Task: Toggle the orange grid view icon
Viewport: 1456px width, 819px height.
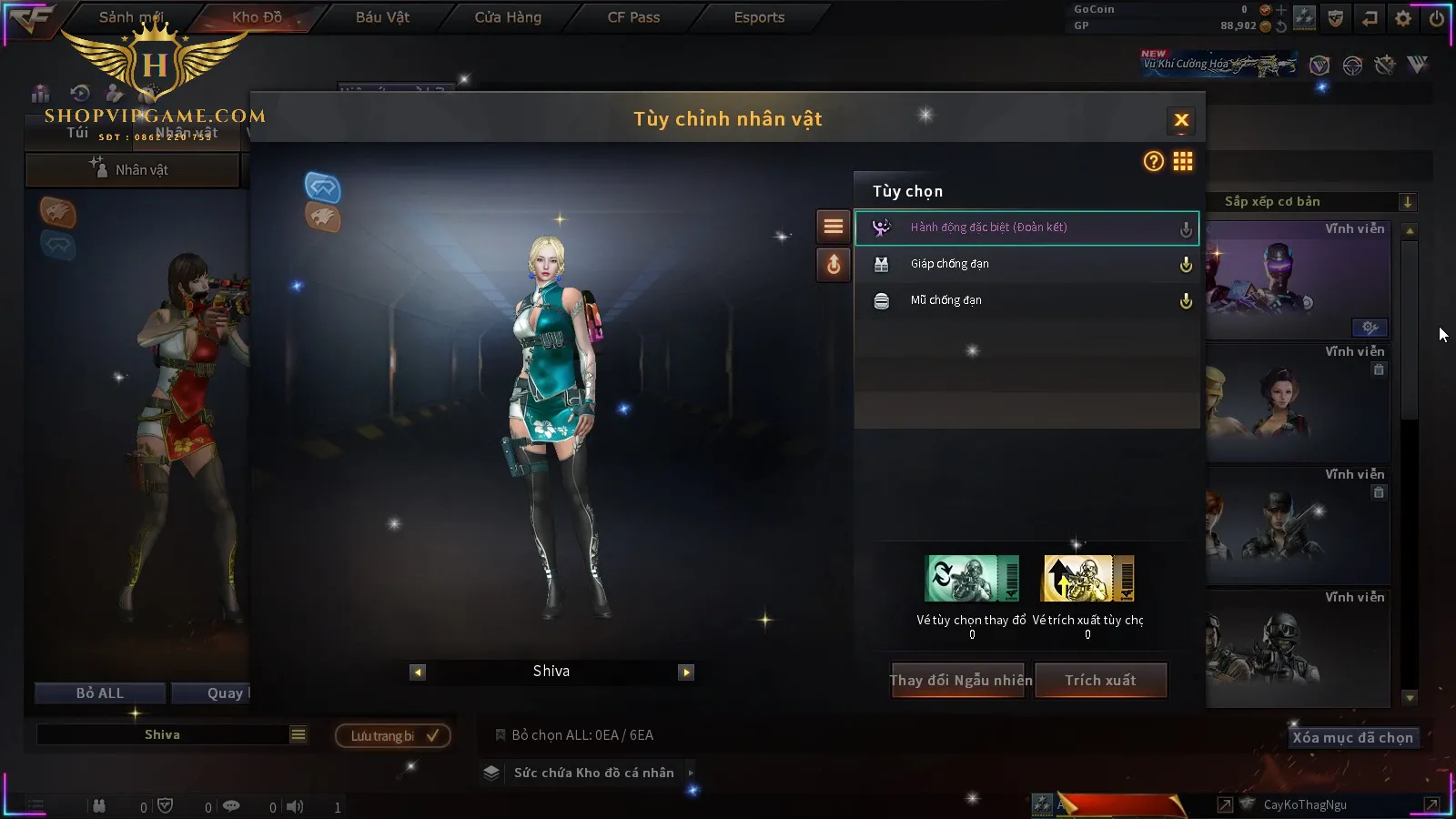Action: [1183, 162]
